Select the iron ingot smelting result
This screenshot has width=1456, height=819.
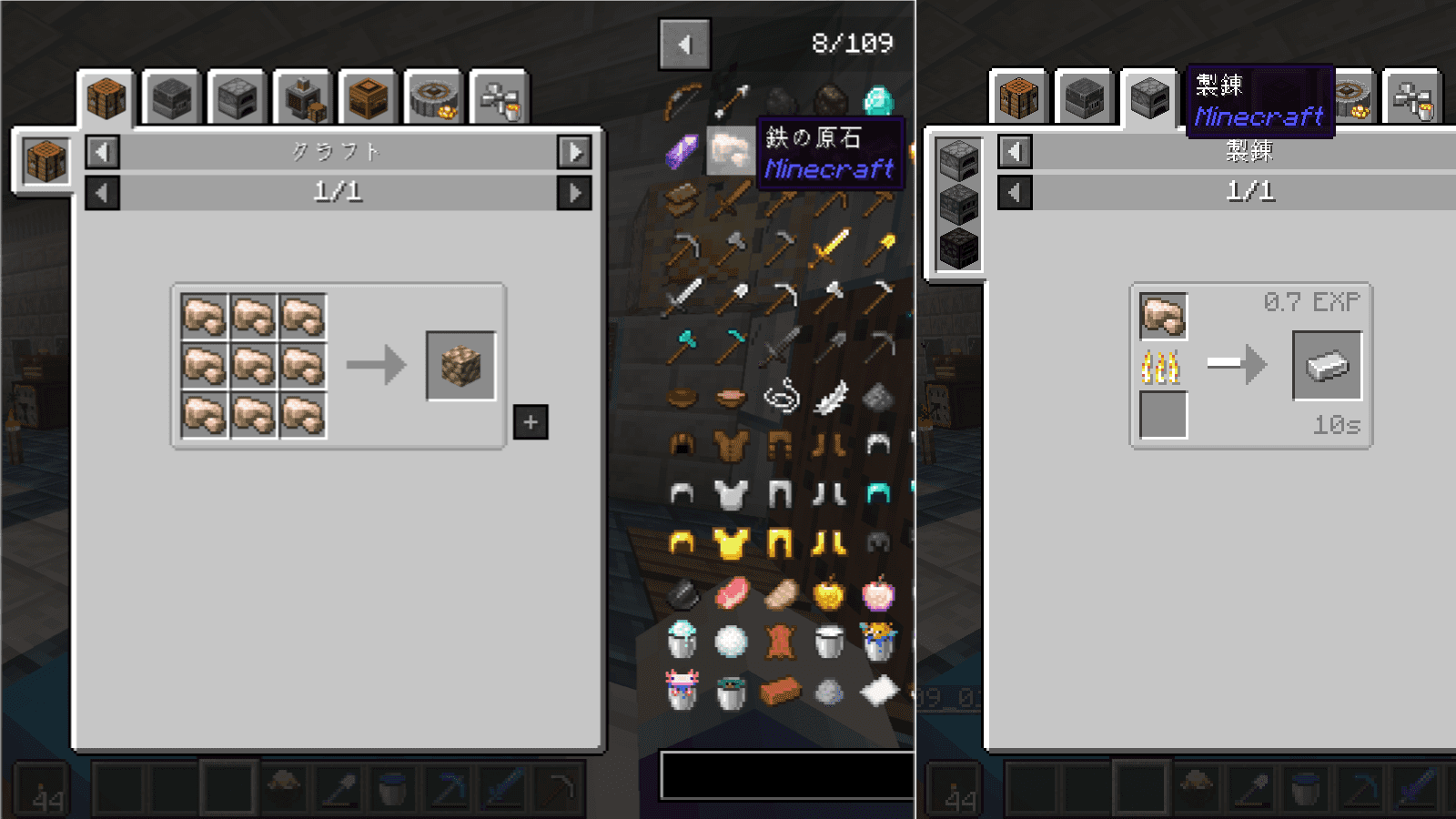[x=1327, y=366]
